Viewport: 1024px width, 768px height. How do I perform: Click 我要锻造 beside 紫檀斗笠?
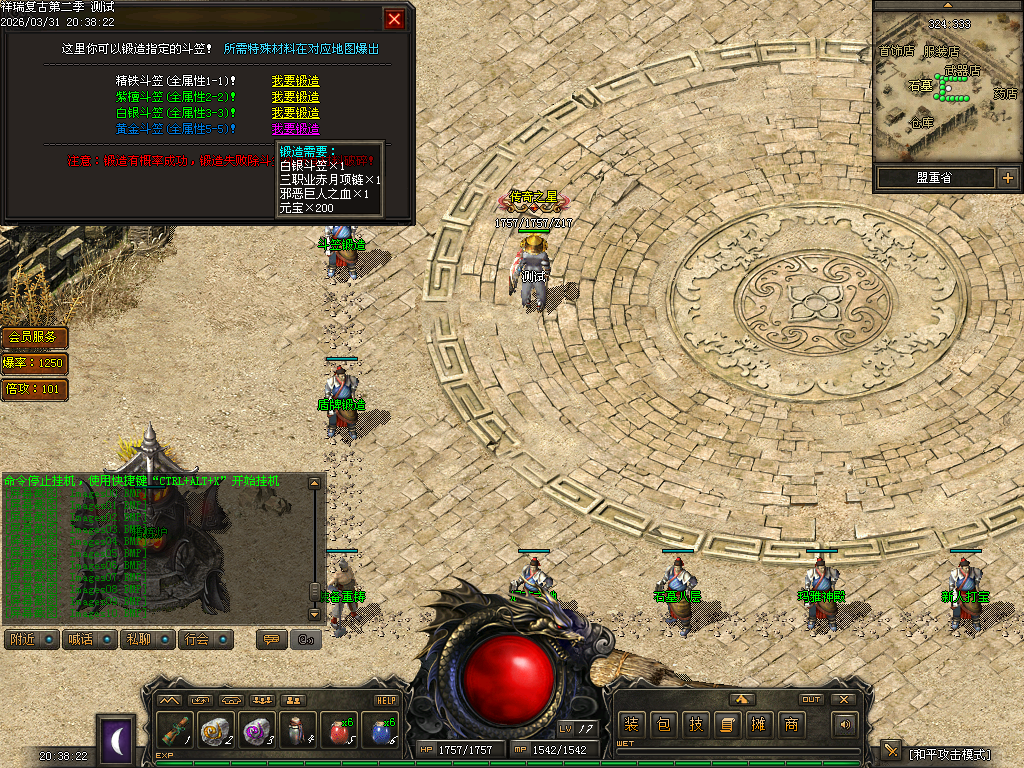point(295,97)
